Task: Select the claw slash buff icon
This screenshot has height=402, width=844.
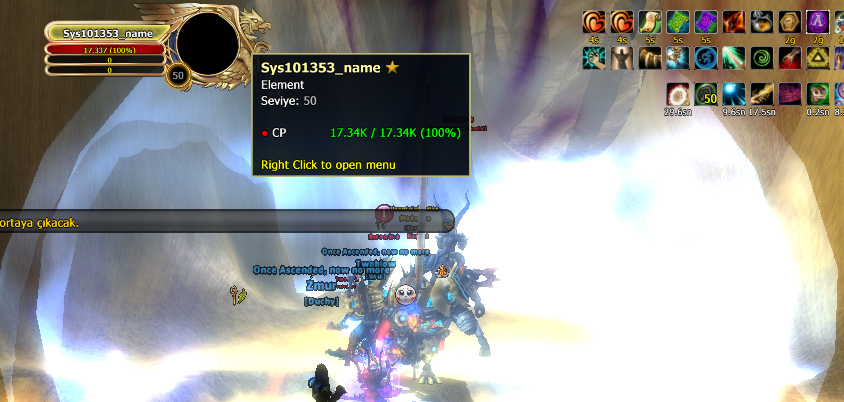Action: [x=650, y=58]
